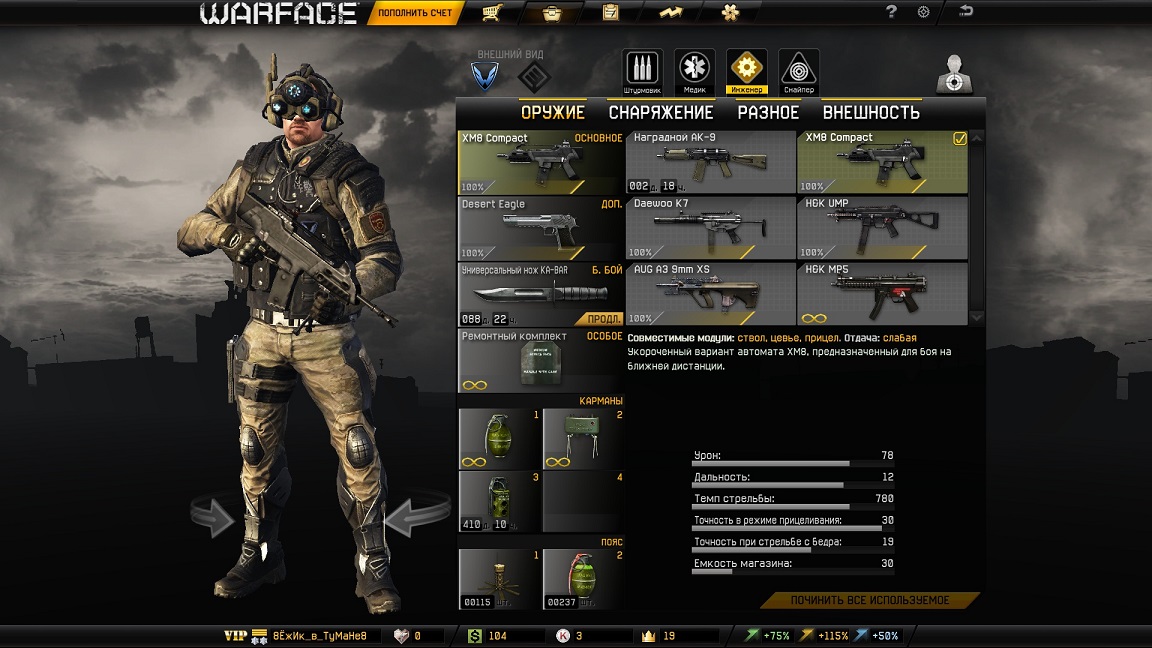Image resolution: width=1152 pixels, height=648 pixels.
Task: Go back using the return arrow
Action: pyautogui.click(x=966, y=12)
